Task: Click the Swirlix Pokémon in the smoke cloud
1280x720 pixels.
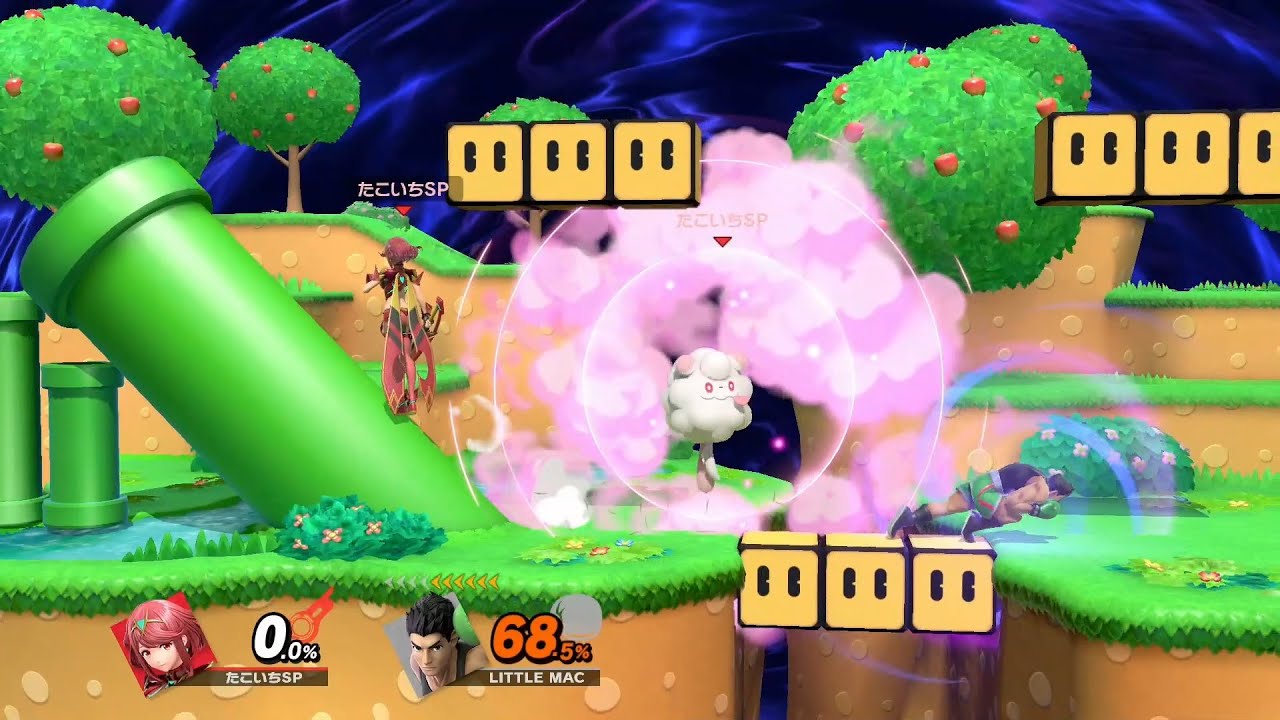Action: (x=710, y=395)
